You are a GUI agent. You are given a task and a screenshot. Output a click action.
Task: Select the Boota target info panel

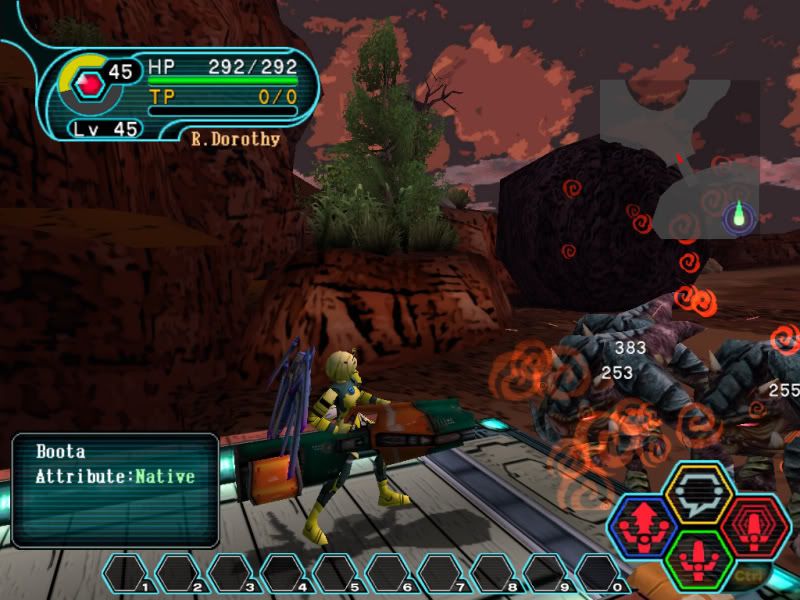click(115, 490)
